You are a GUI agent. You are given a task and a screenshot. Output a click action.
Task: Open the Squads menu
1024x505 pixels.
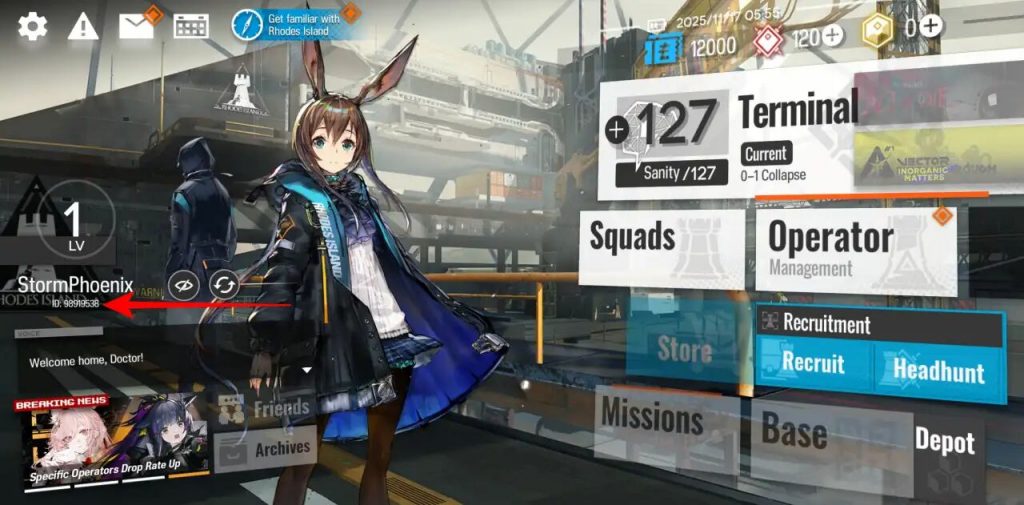click(662, 246)
